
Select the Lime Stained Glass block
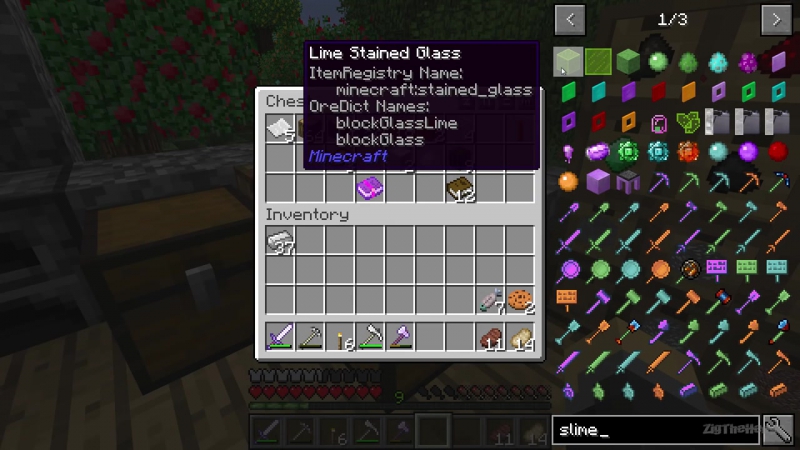[x=569, y=62]
